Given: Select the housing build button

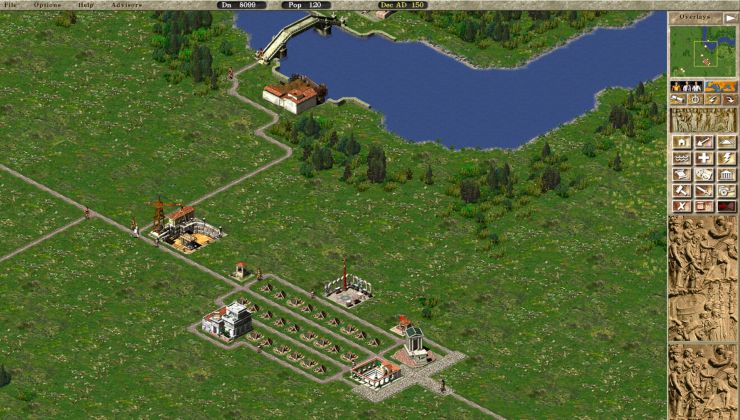Looking at the screenshot, I should coord(681,143).
